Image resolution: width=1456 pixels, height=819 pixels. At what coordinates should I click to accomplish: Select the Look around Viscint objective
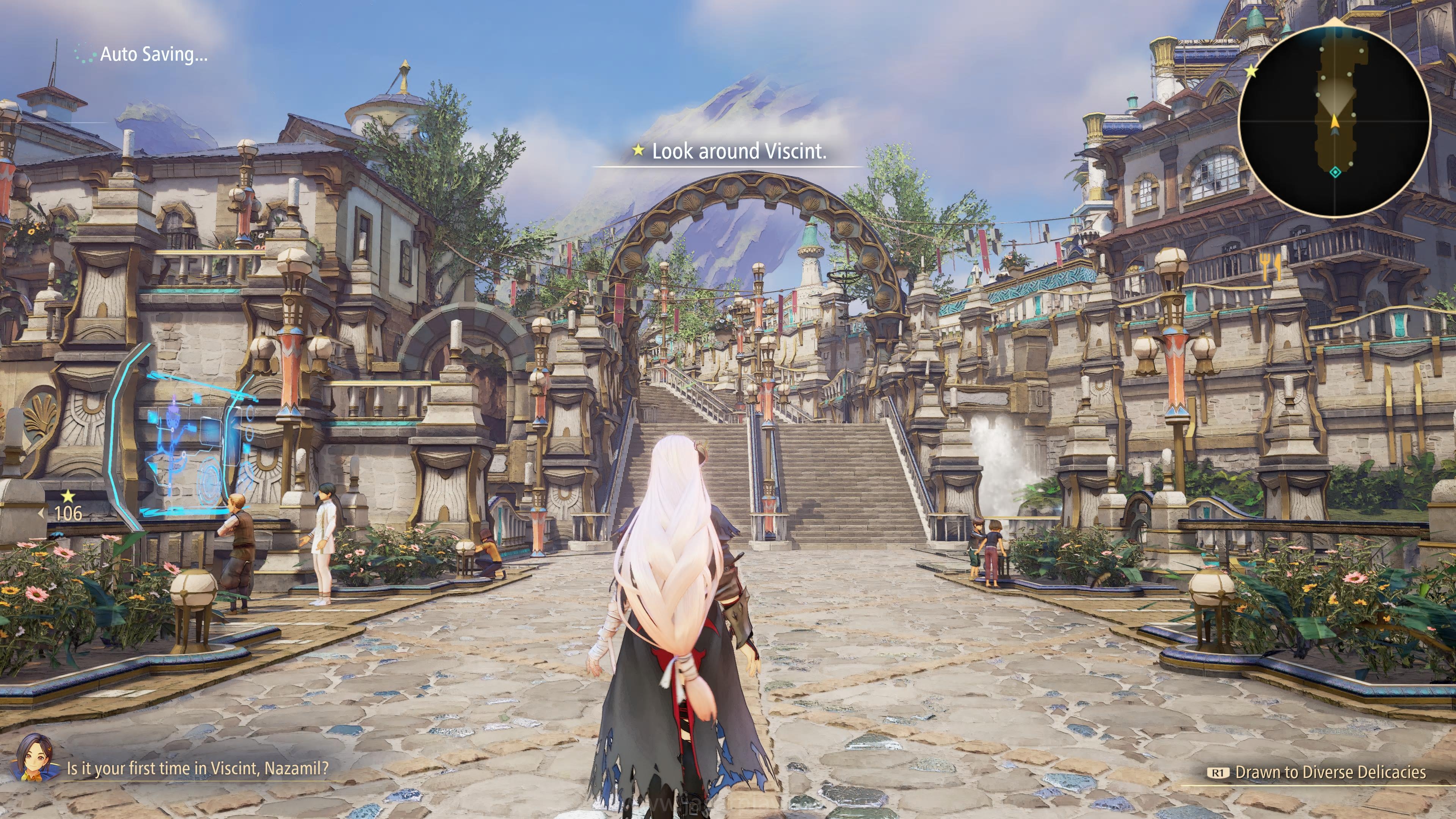[x=729, y=151]
